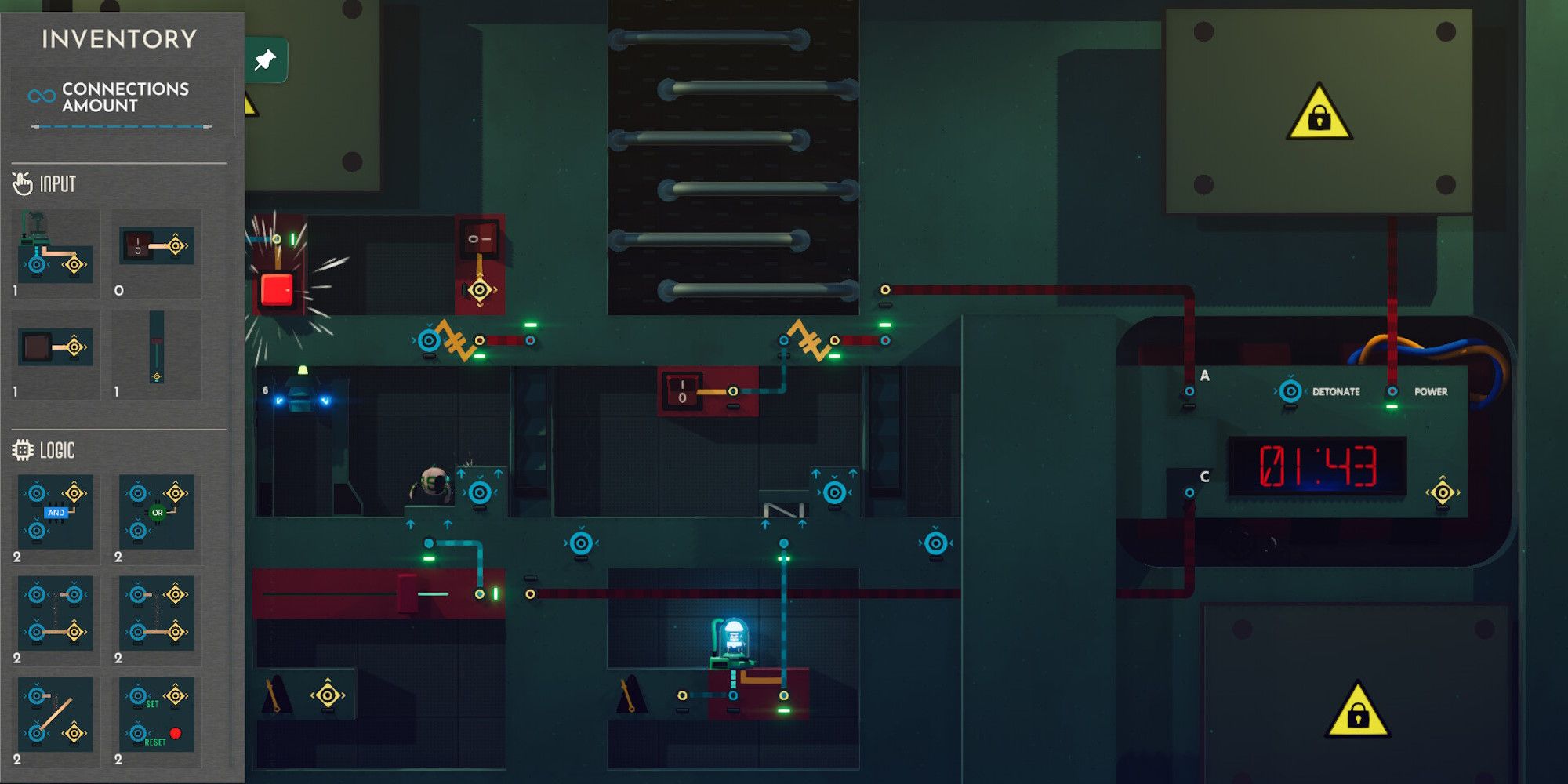Click the DETONATE input node
This screenshot has height=784, width=1568.
coord(1290,391)
